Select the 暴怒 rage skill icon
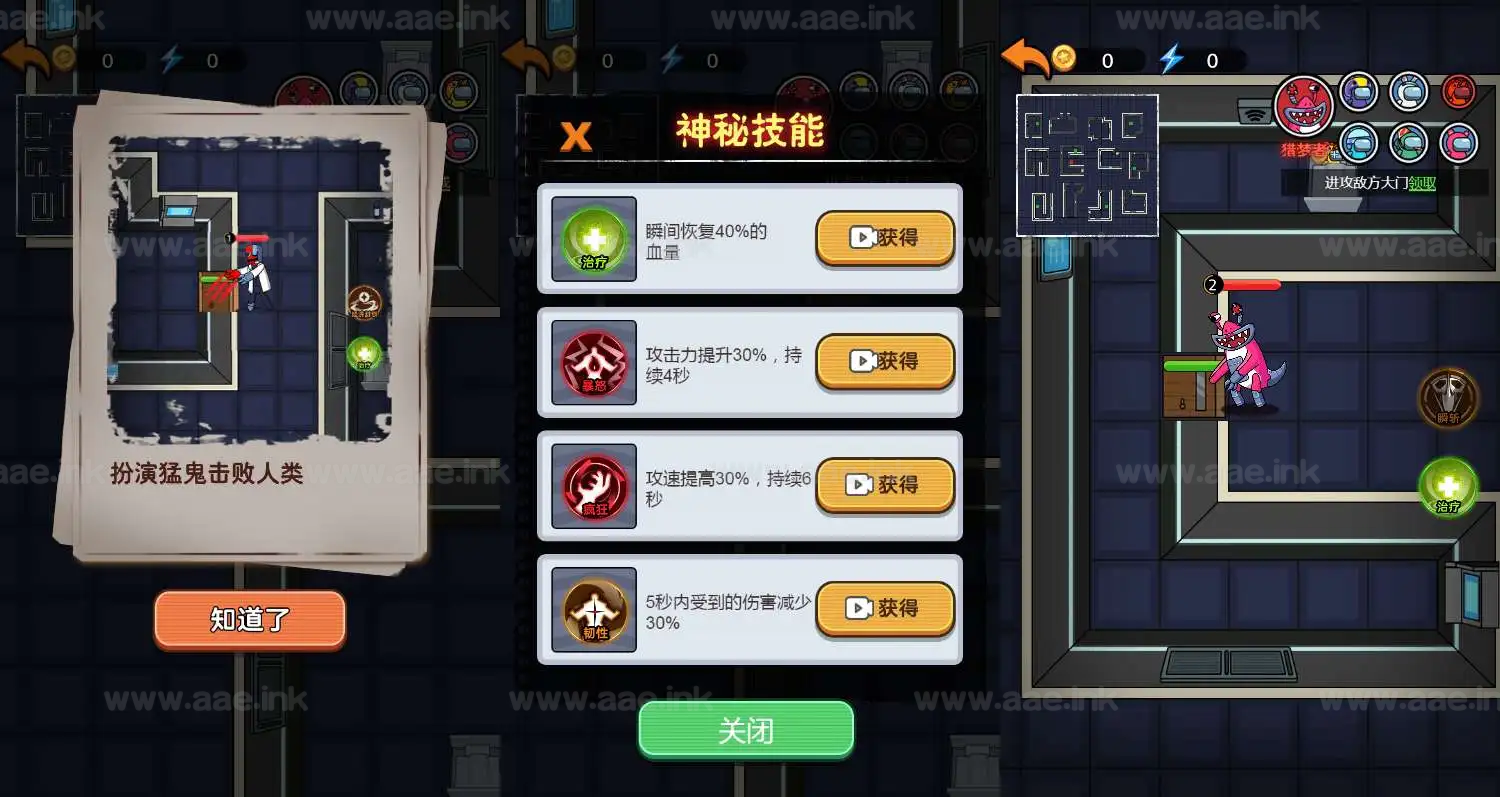Viewport: 1500px width, 797px height. (592, 362)
